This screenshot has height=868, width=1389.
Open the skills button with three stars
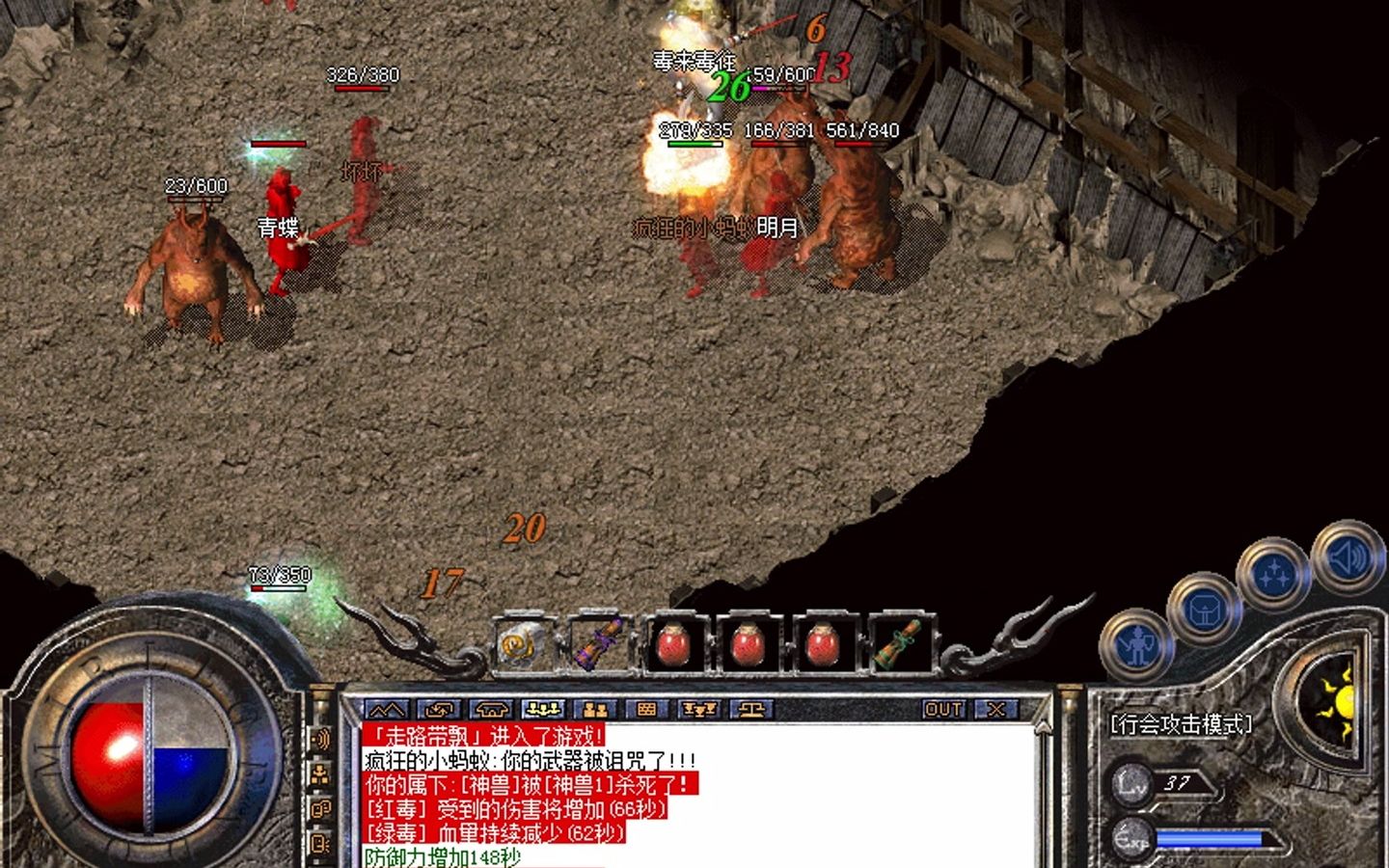tap(1273, 575)
